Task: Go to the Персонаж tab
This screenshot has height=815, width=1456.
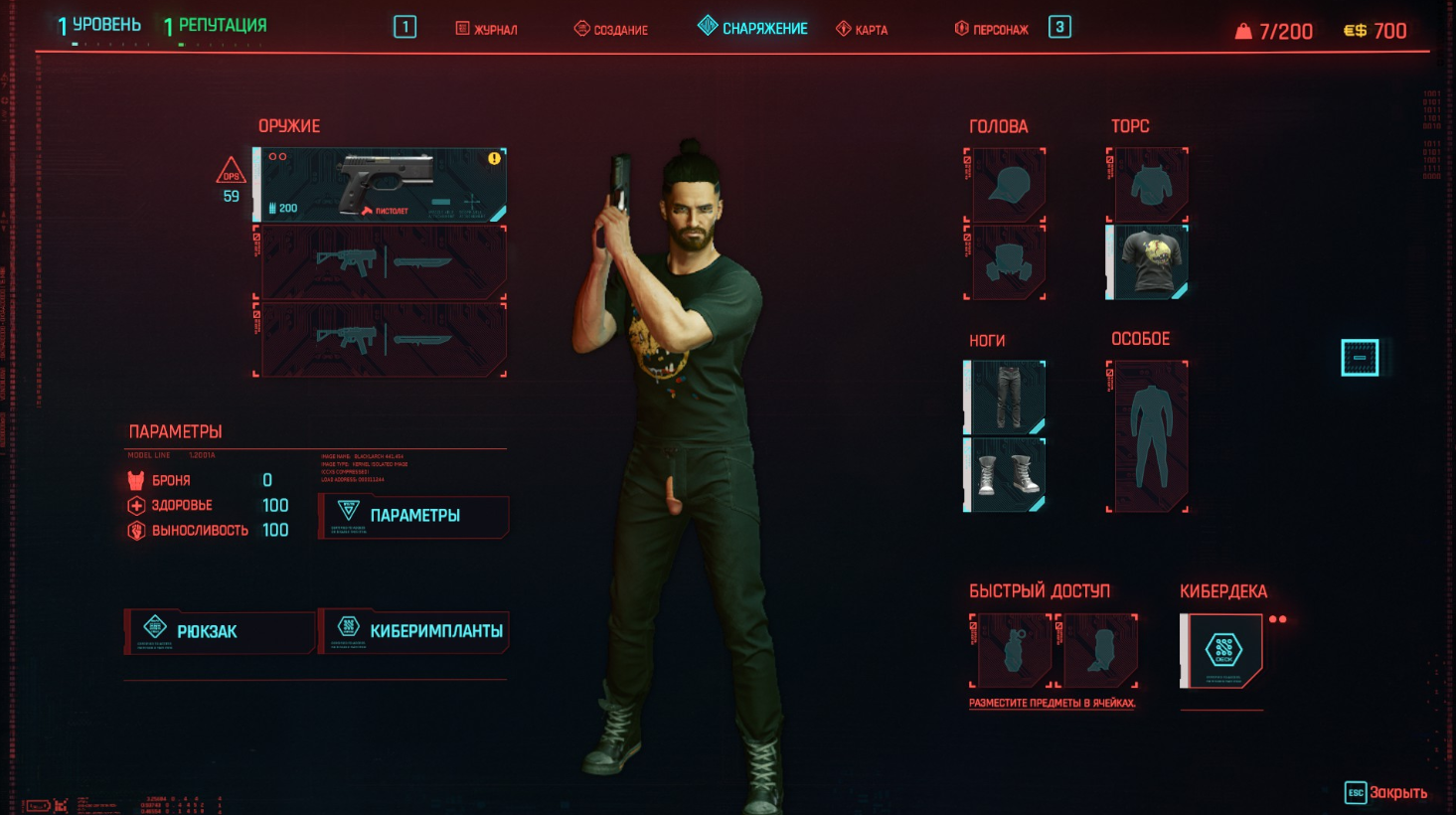Action: [991, 29]
